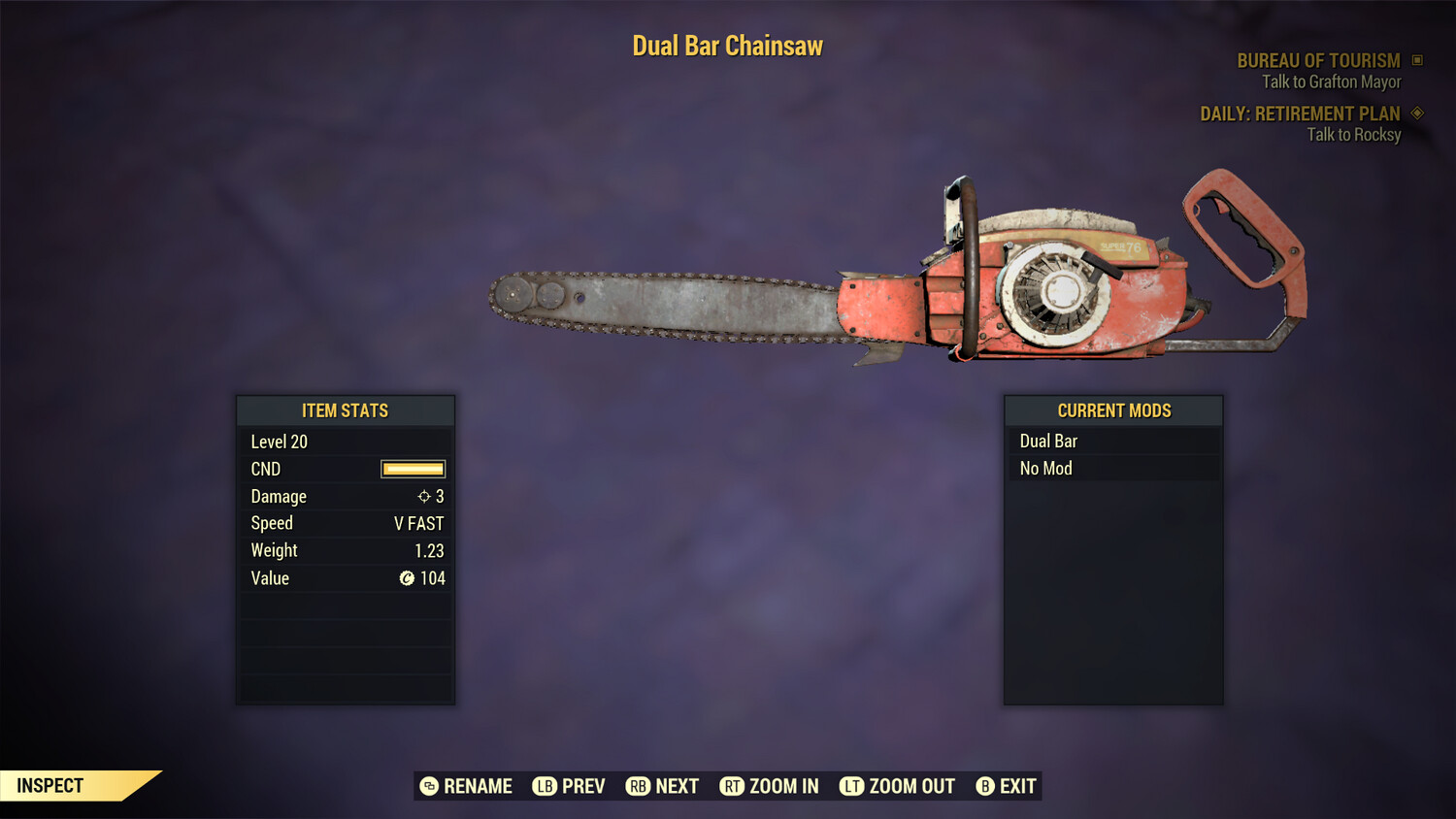
Task: Toggle the Dual Bar mod entry
Action: [1112, 441]
